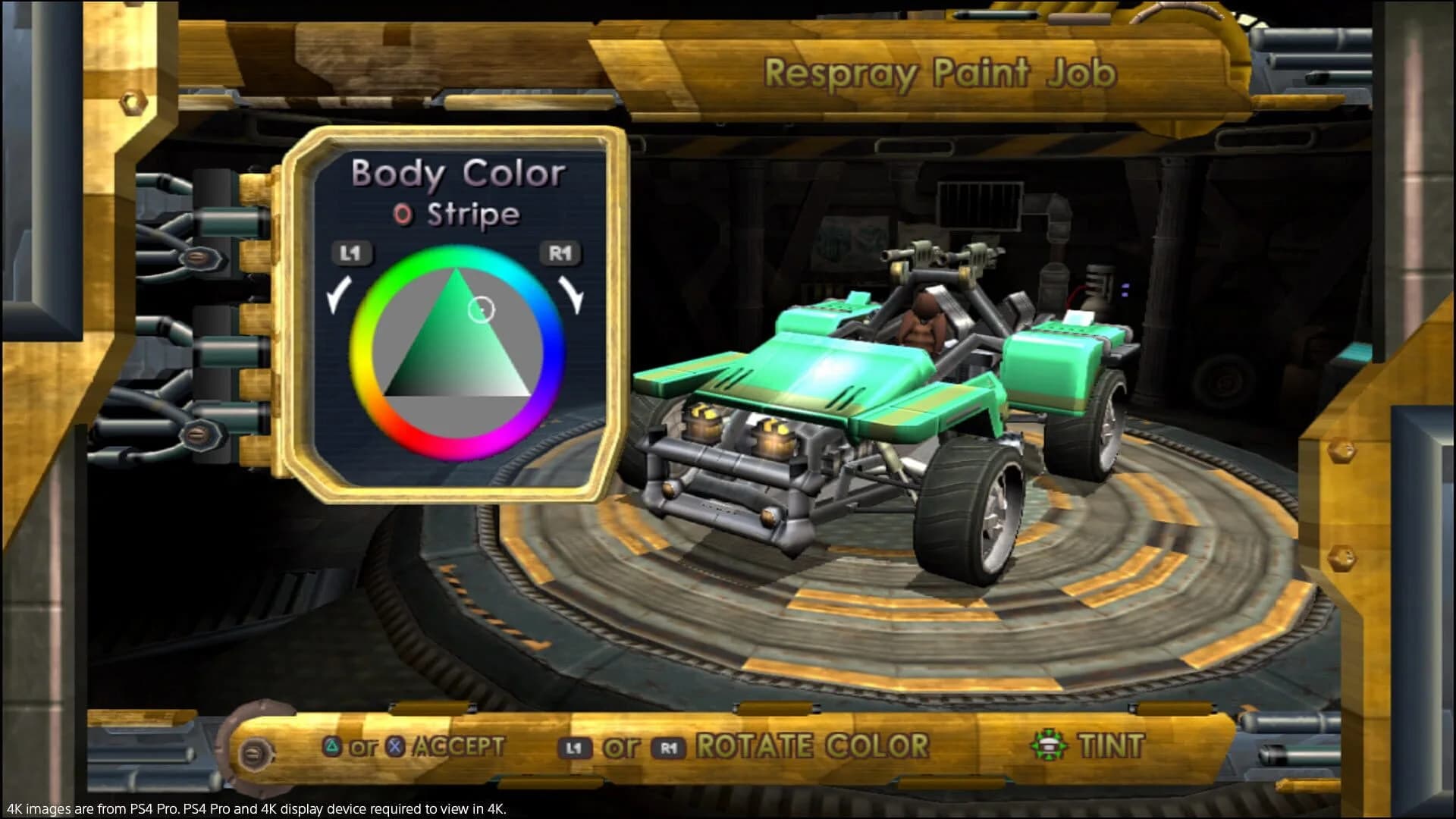
Task: Click the X button icon in the accept prompt
Action: [x=394, y=745]
